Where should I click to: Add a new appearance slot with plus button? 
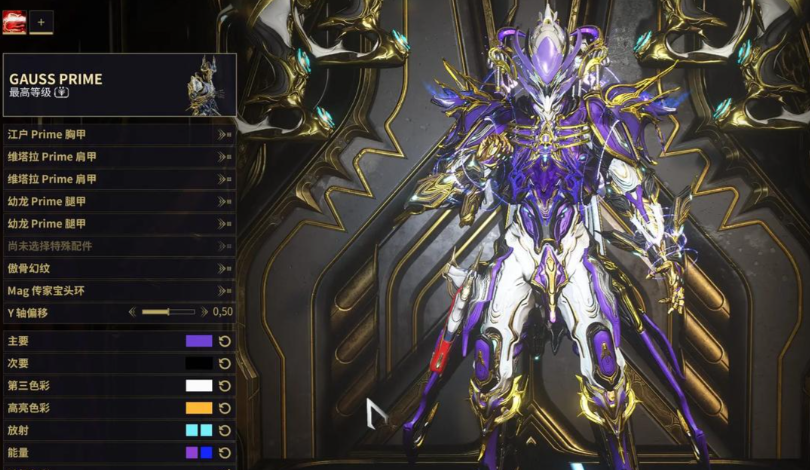click(x=41, y=21)
